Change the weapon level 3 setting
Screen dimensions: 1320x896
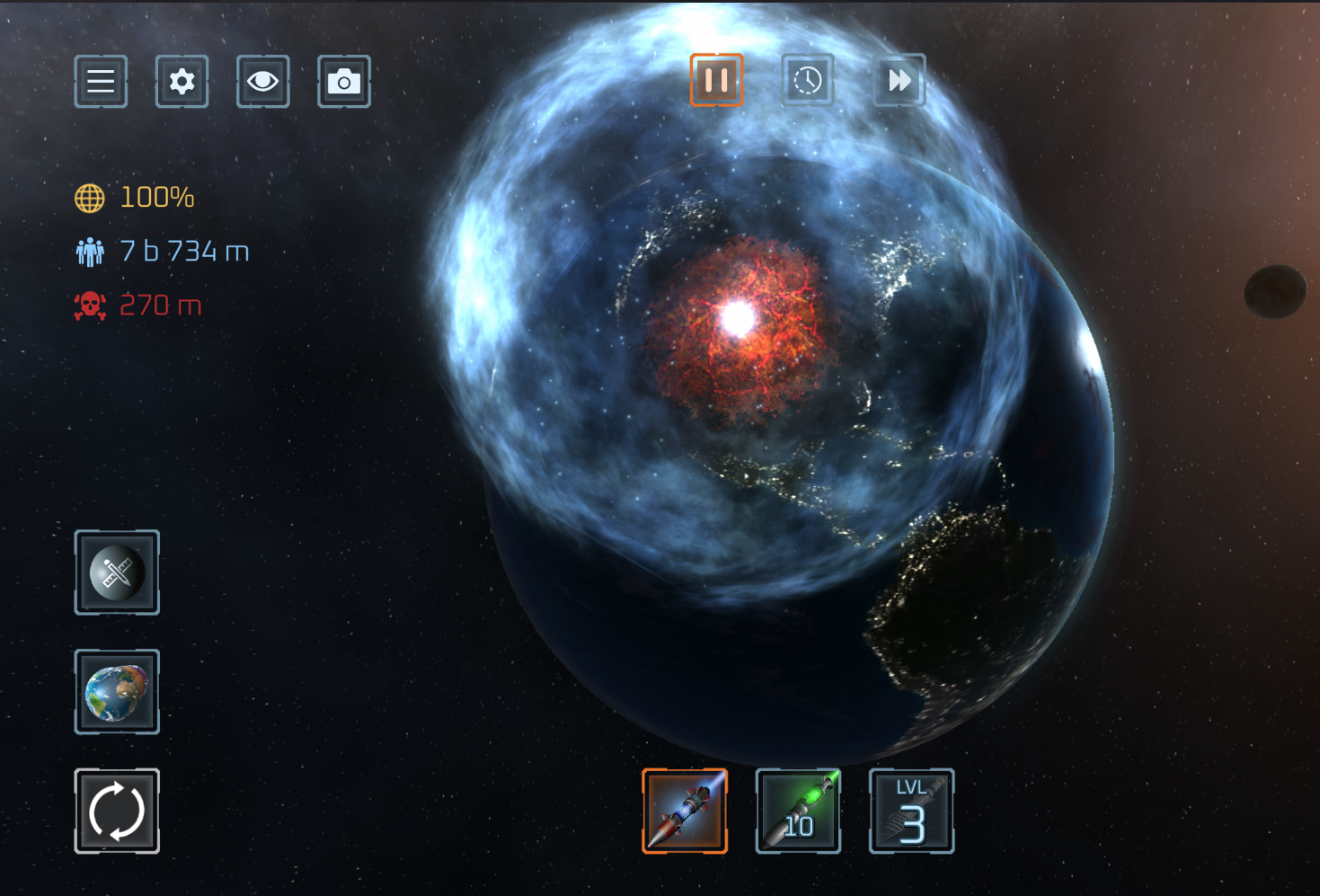[911, 811]
